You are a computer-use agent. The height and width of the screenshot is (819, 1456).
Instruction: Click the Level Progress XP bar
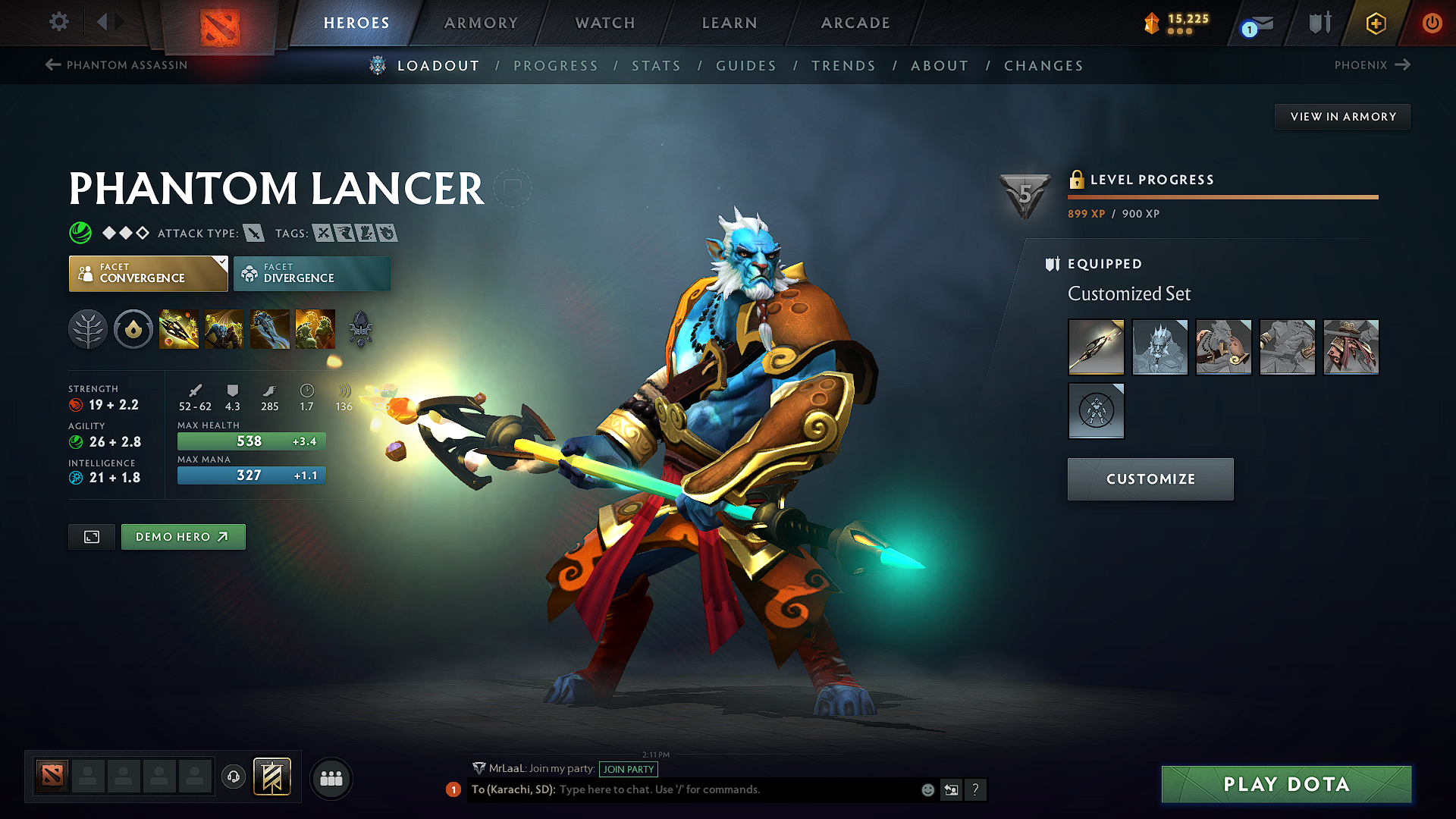click(x=1223, y=196)
